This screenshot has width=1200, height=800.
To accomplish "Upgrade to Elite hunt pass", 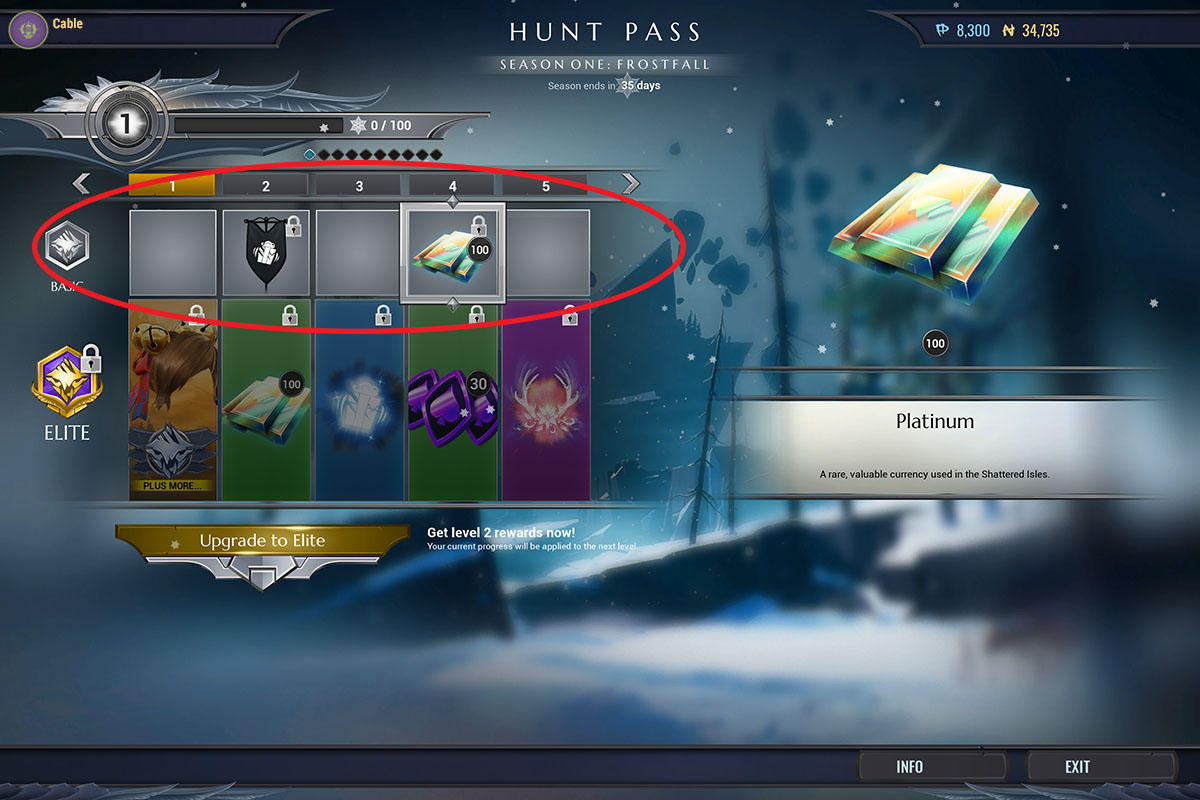I will [262, 541].
